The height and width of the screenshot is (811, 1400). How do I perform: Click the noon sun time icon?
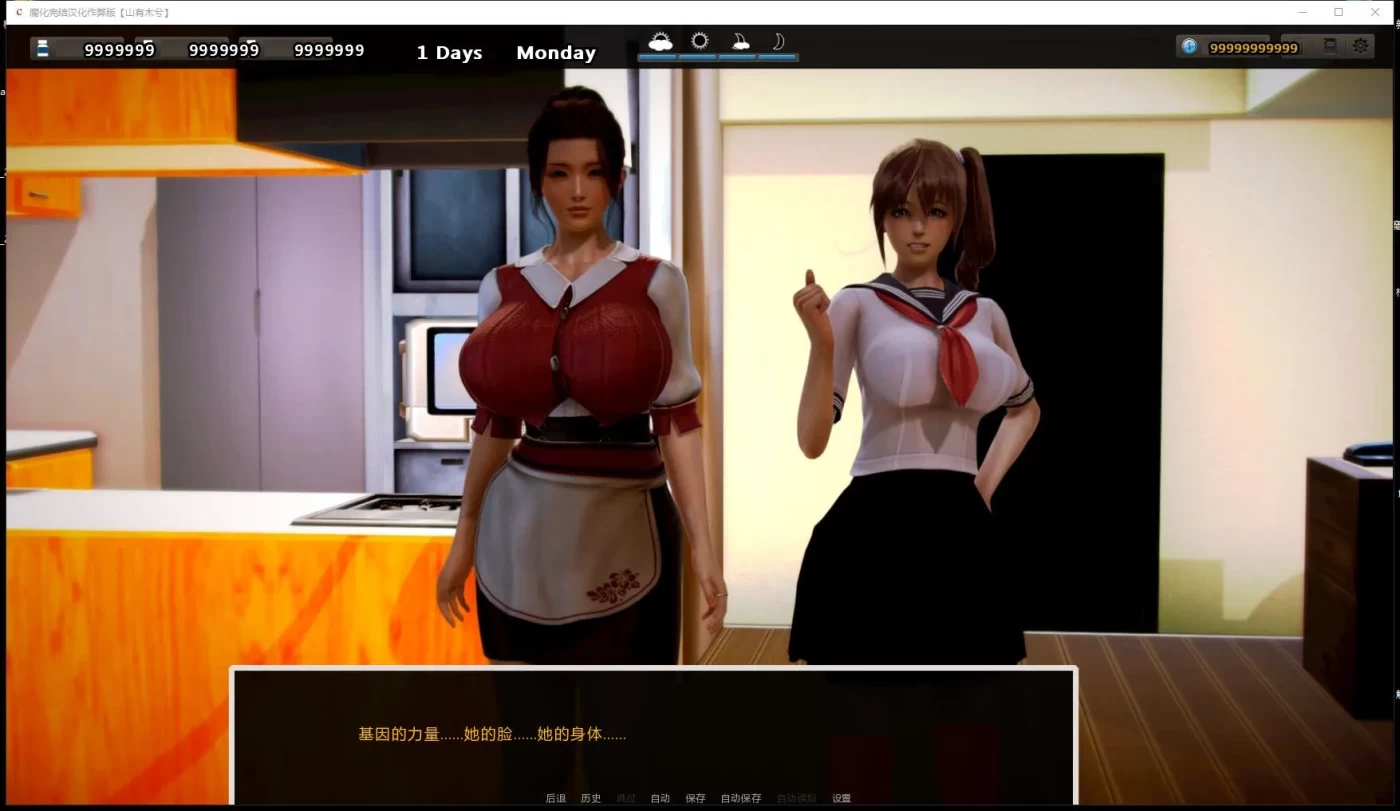coord(699,40)
